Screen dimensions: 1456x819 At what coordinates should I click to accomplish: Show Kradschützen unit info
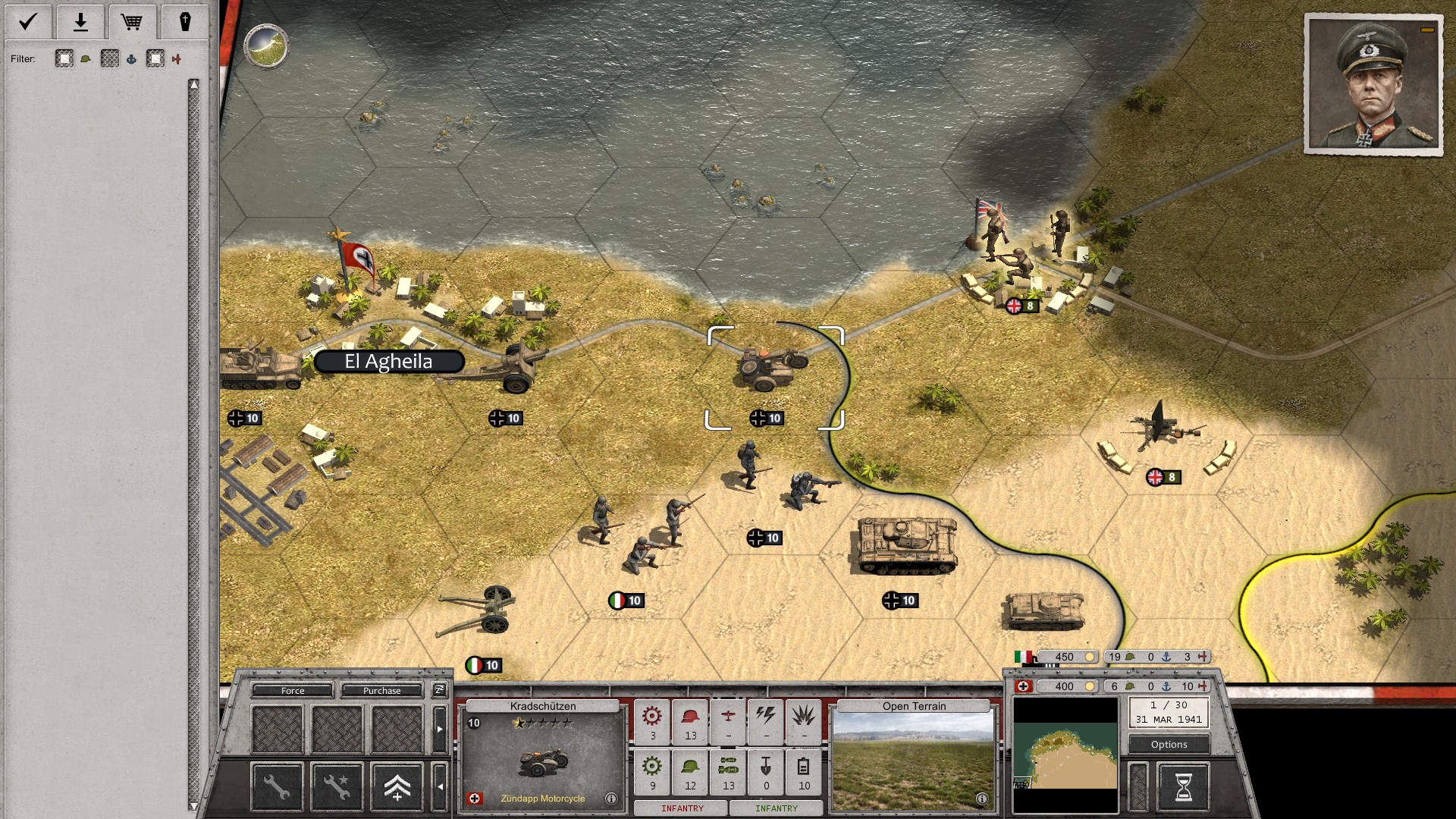tap(611, 799)
